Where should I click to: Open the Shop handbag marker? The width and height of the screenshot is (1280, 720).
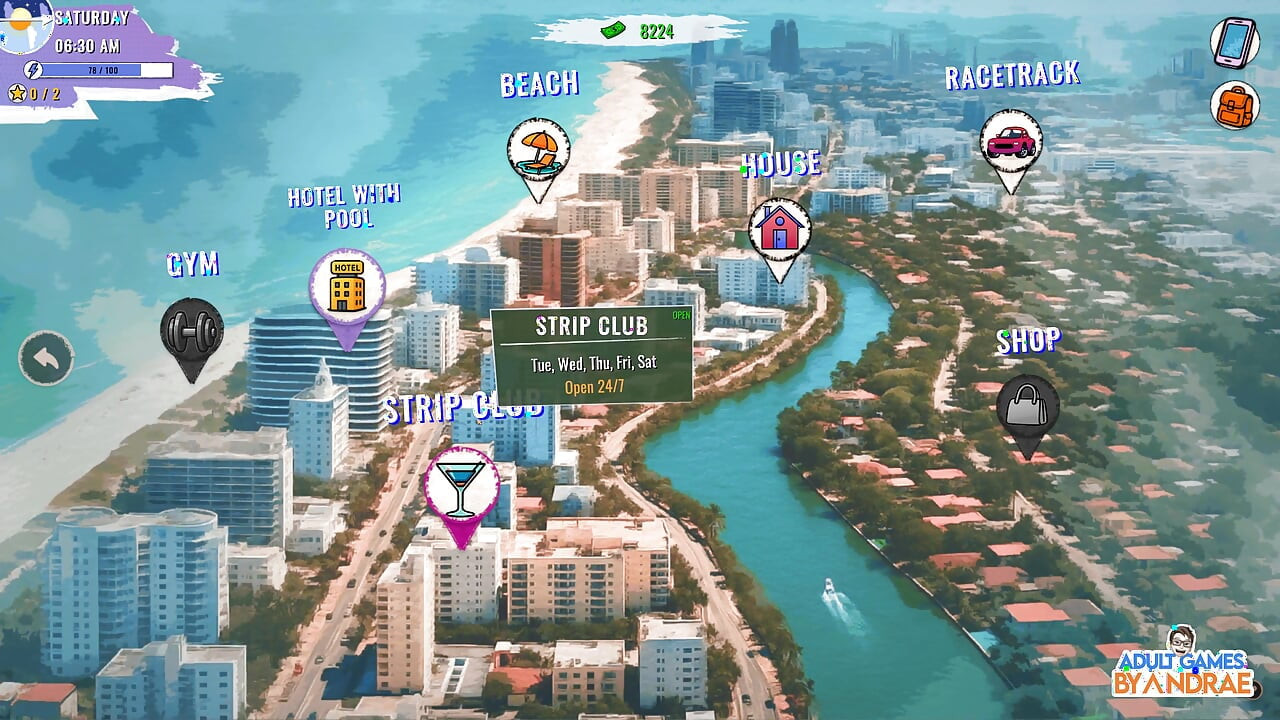(1027, 406)
